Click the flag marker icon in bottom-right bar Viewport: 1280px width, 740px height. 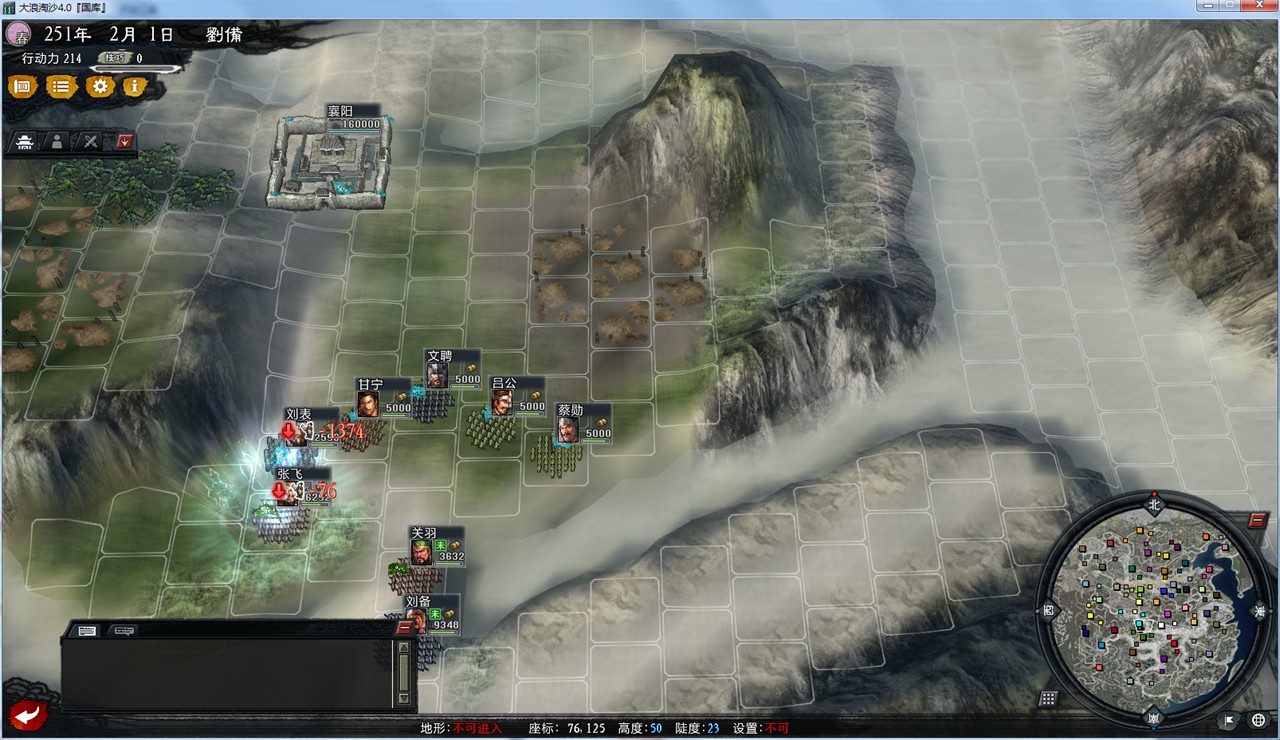point(1229,719)
